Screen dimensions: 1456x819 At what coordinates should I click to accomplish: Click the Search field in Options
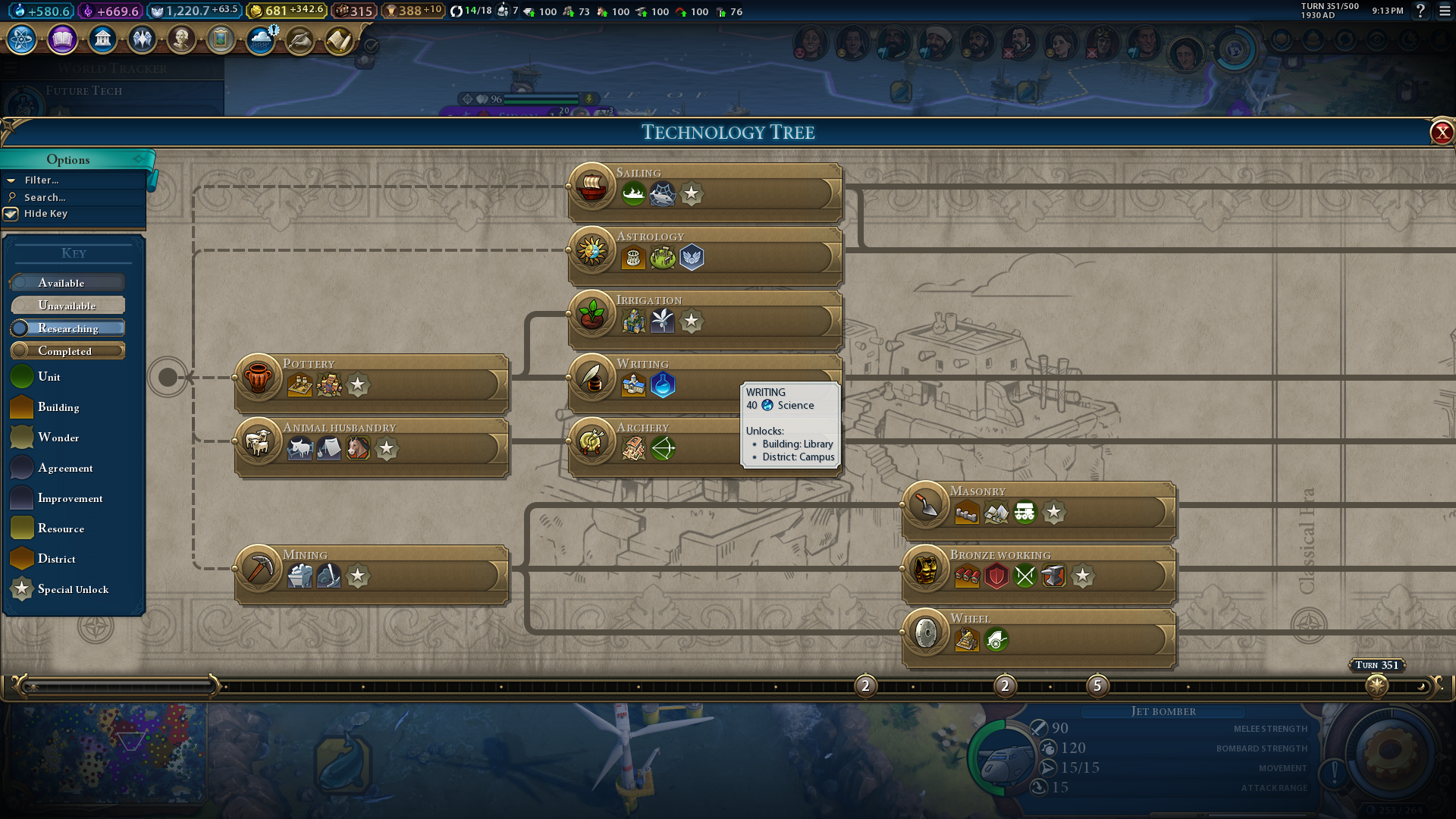45,197
